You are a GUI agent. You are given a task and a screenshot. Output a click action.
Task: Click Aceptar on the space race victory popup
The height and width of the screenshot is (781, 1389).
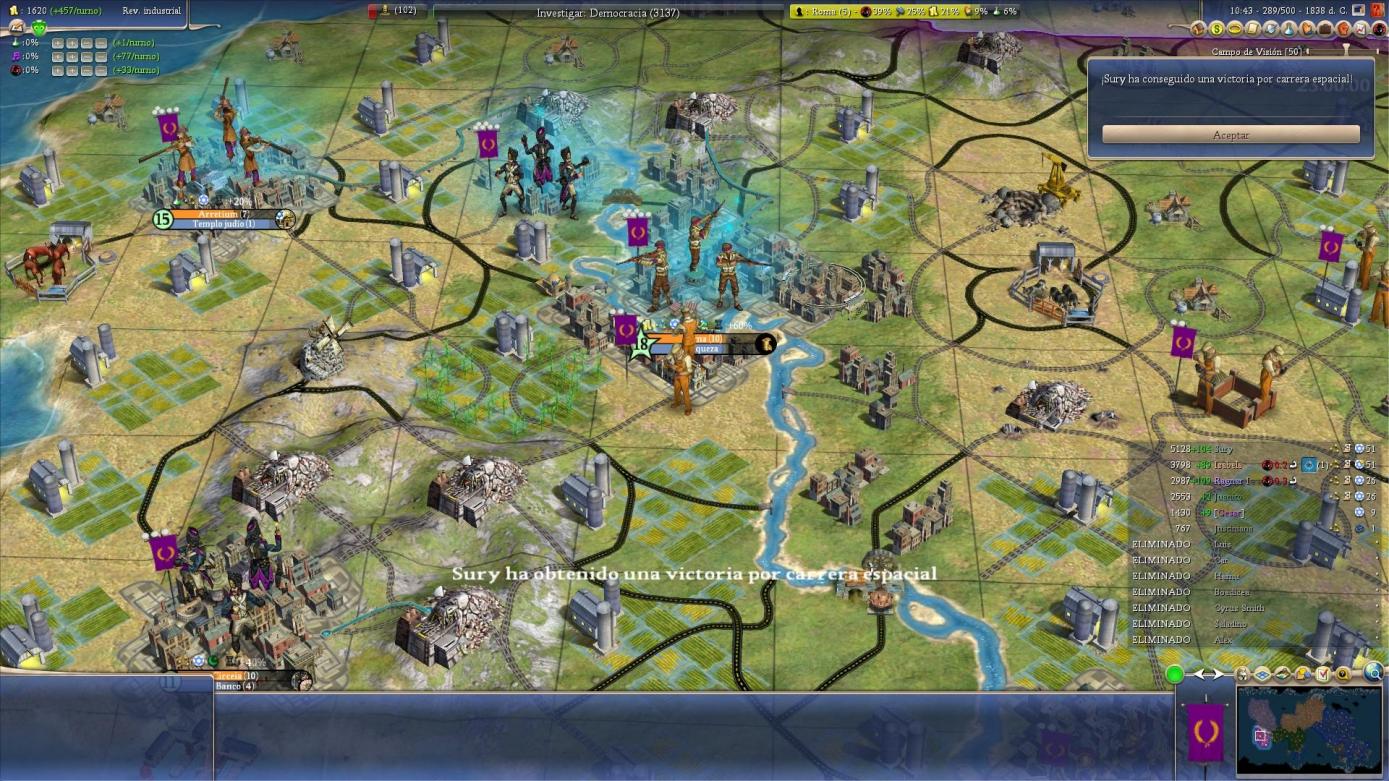[x=1231, y=134]
